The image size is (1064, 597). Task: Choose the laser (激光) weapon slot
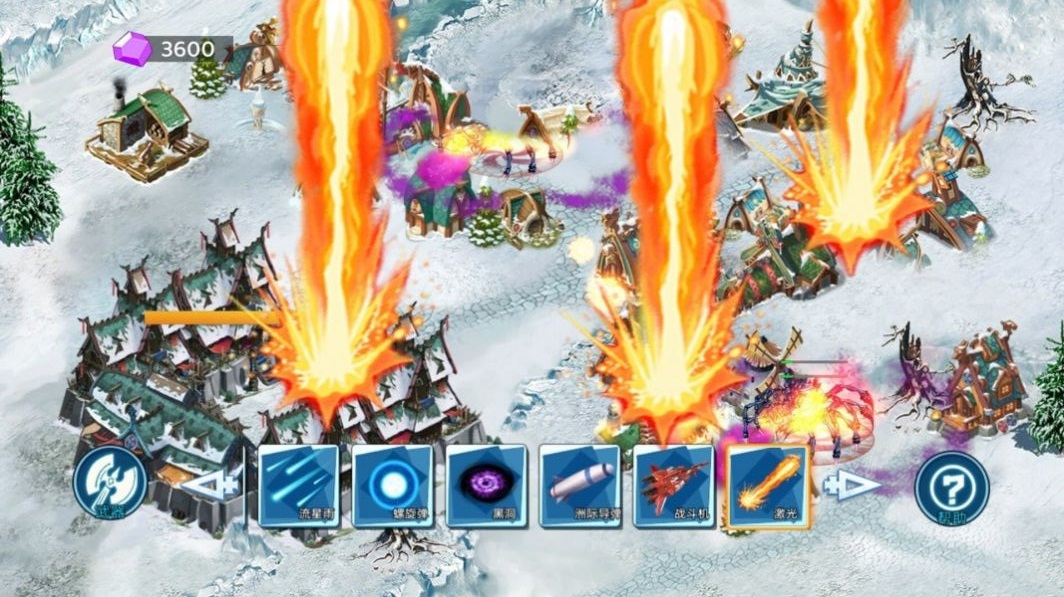767,485
